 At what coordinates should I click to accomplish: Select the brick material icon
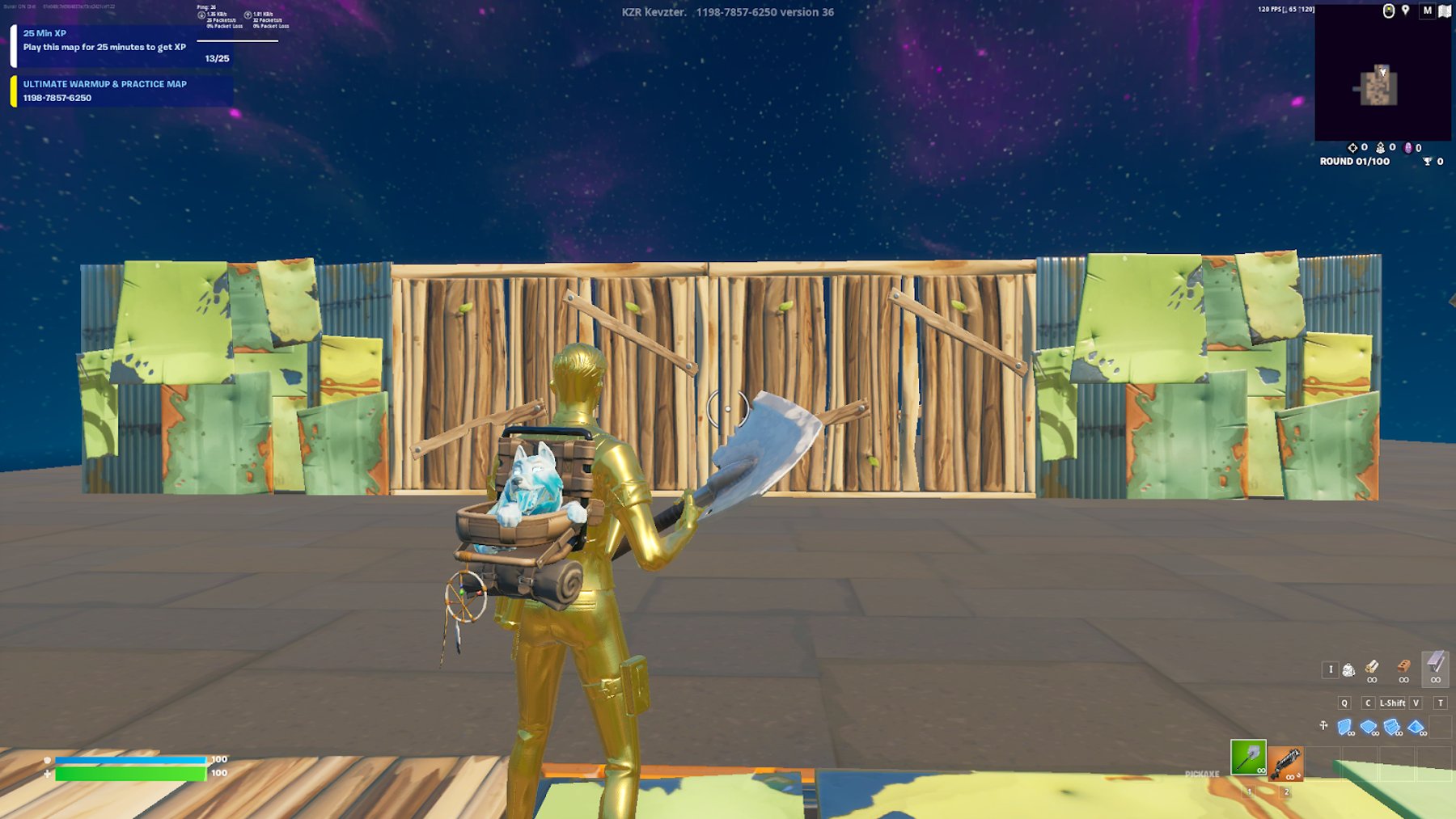coord(1403,669)
